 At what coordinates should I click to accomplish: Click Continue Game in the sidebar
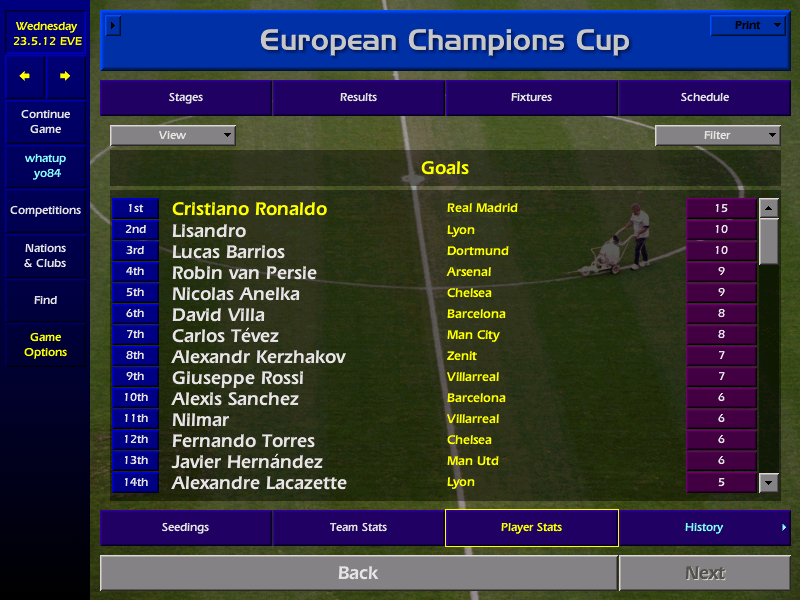[46, 122]
